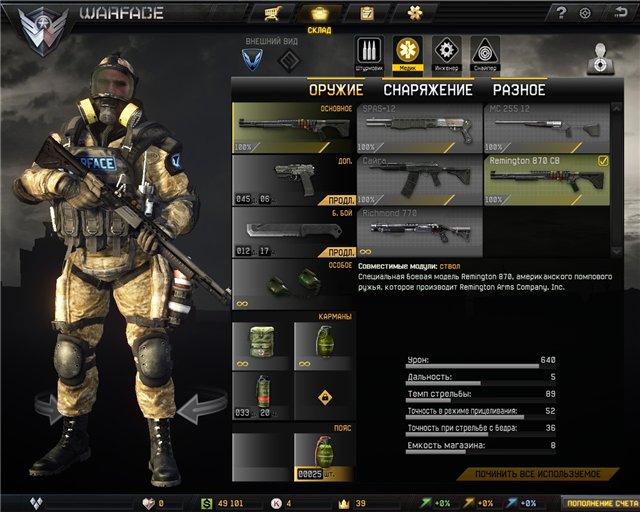The width and height of the screenshot is (640, 512).
Task: Pick the SPAS-12 shotgun
Action: 420,127
